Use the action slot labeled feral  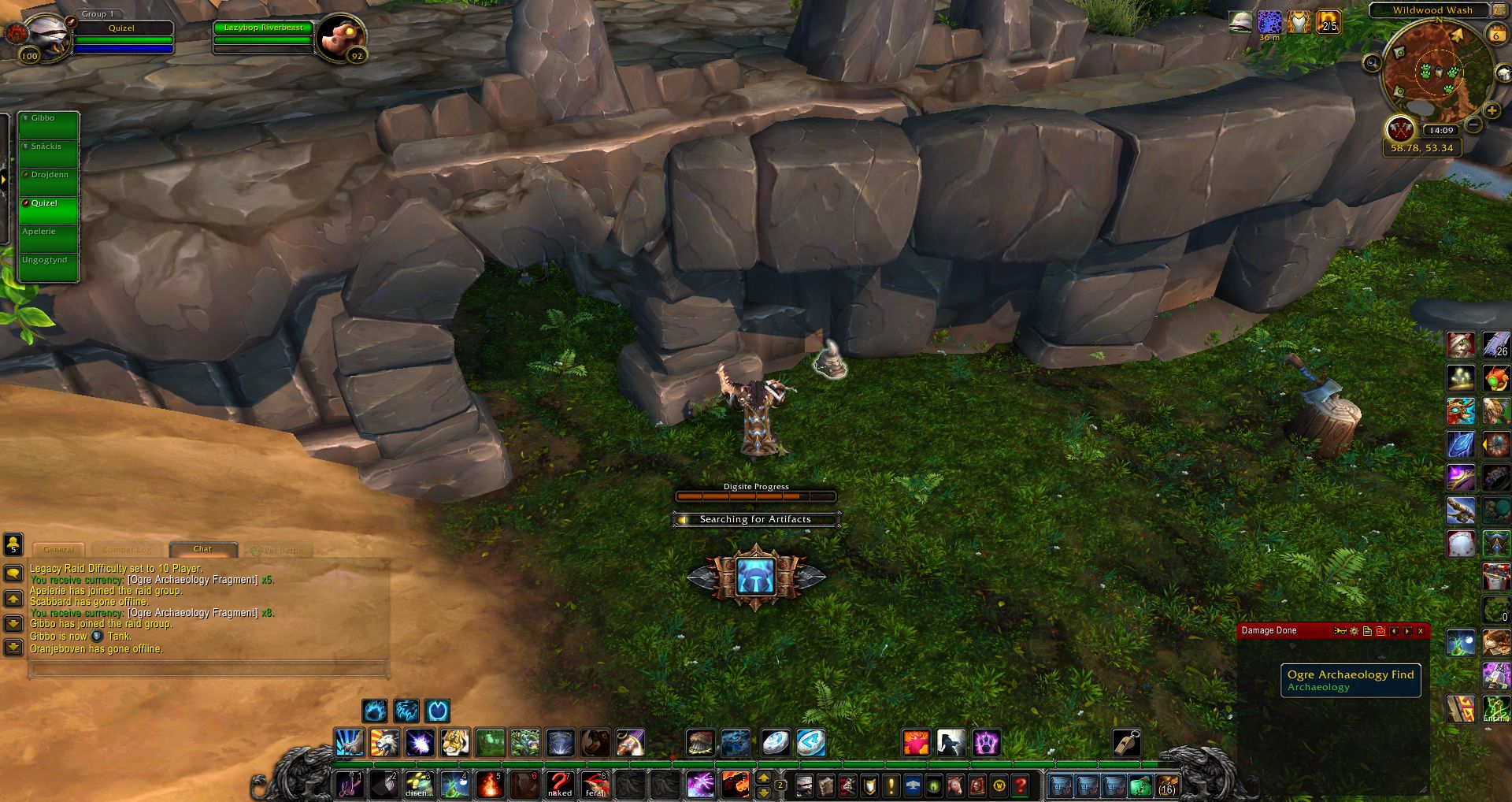[595, 785]
